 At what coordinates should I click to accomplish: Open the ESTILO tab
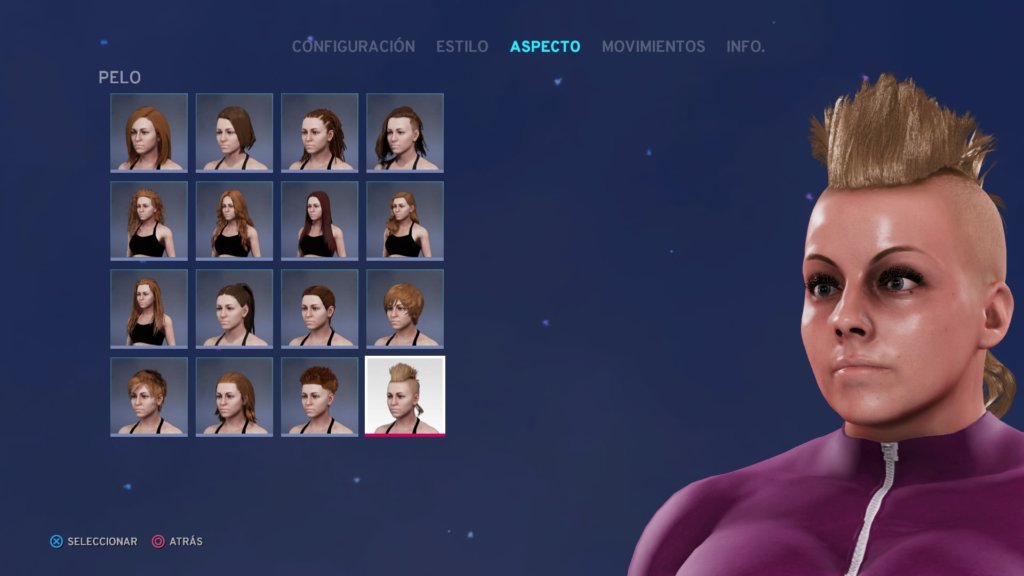point(462,47)
